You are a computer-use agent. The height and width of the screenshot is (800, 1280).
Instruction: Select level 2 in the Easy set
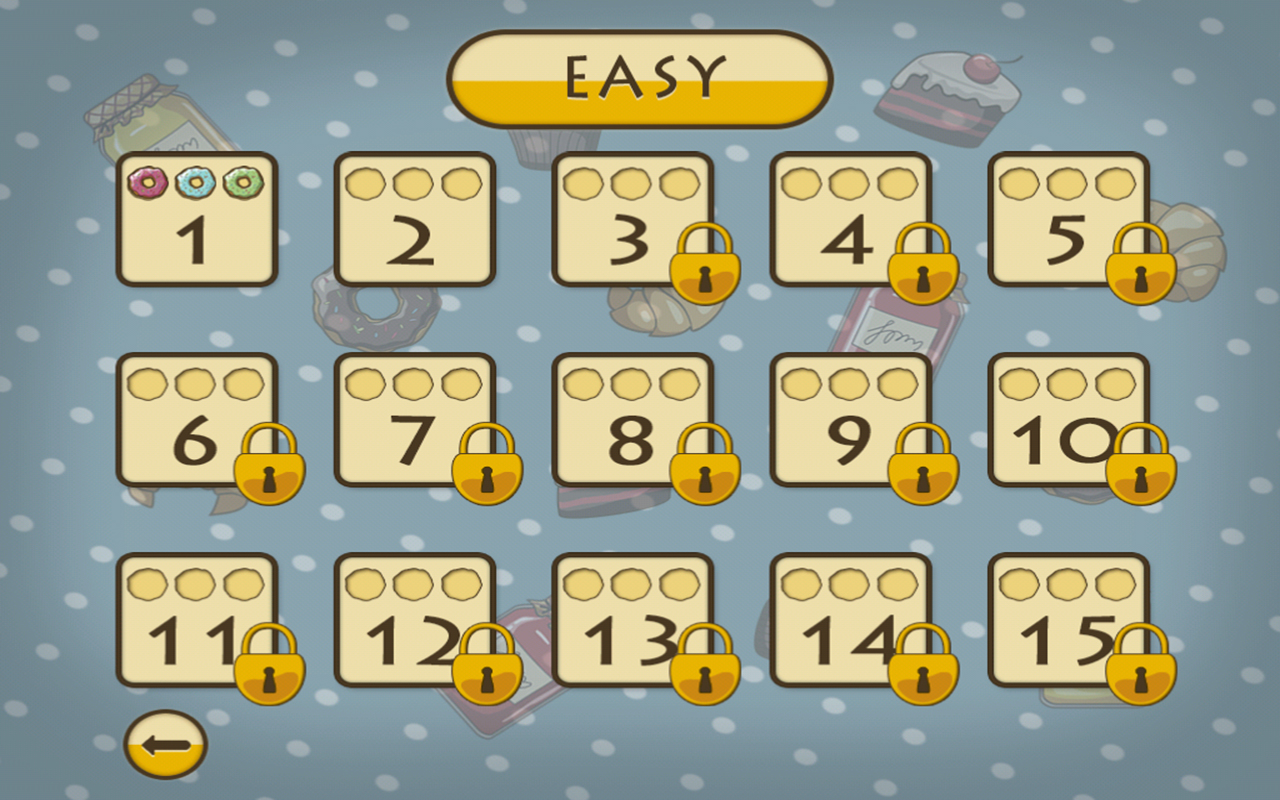point(418,220)
